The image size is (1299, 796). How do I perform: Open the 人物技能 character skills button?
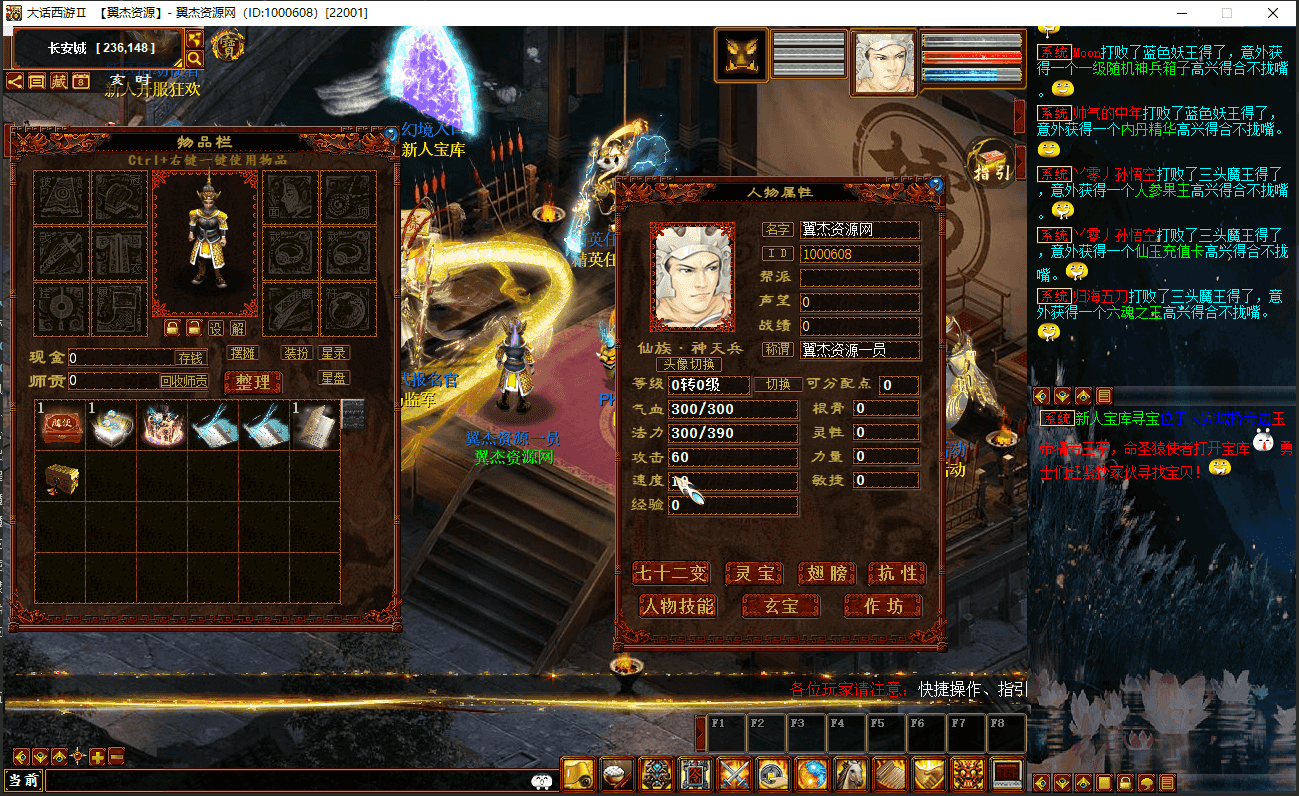[x=677, y=605]
